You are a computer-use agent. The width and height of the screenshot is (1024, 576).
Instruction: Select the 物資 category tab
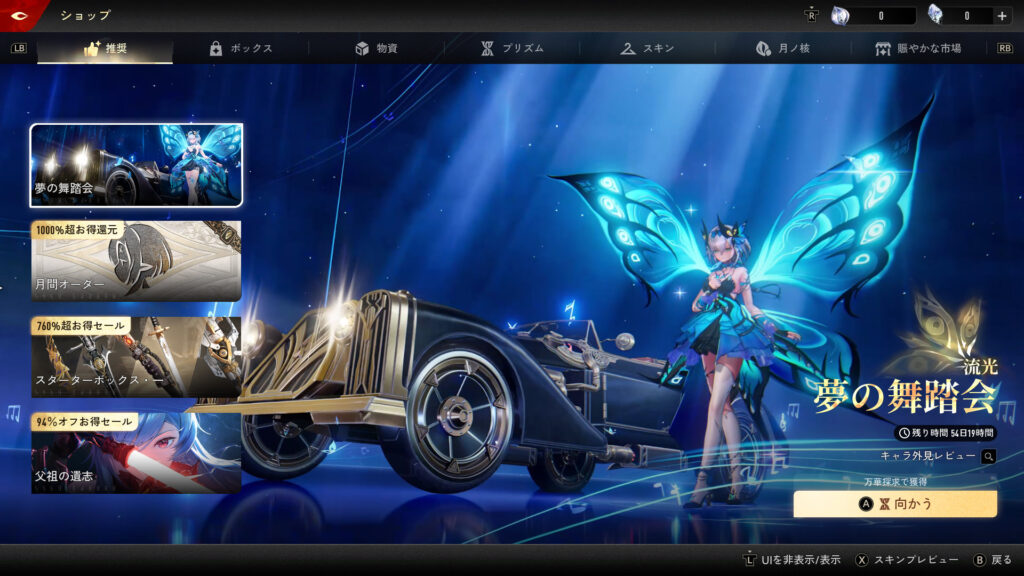pyautogui.click(x=376, y=48)
